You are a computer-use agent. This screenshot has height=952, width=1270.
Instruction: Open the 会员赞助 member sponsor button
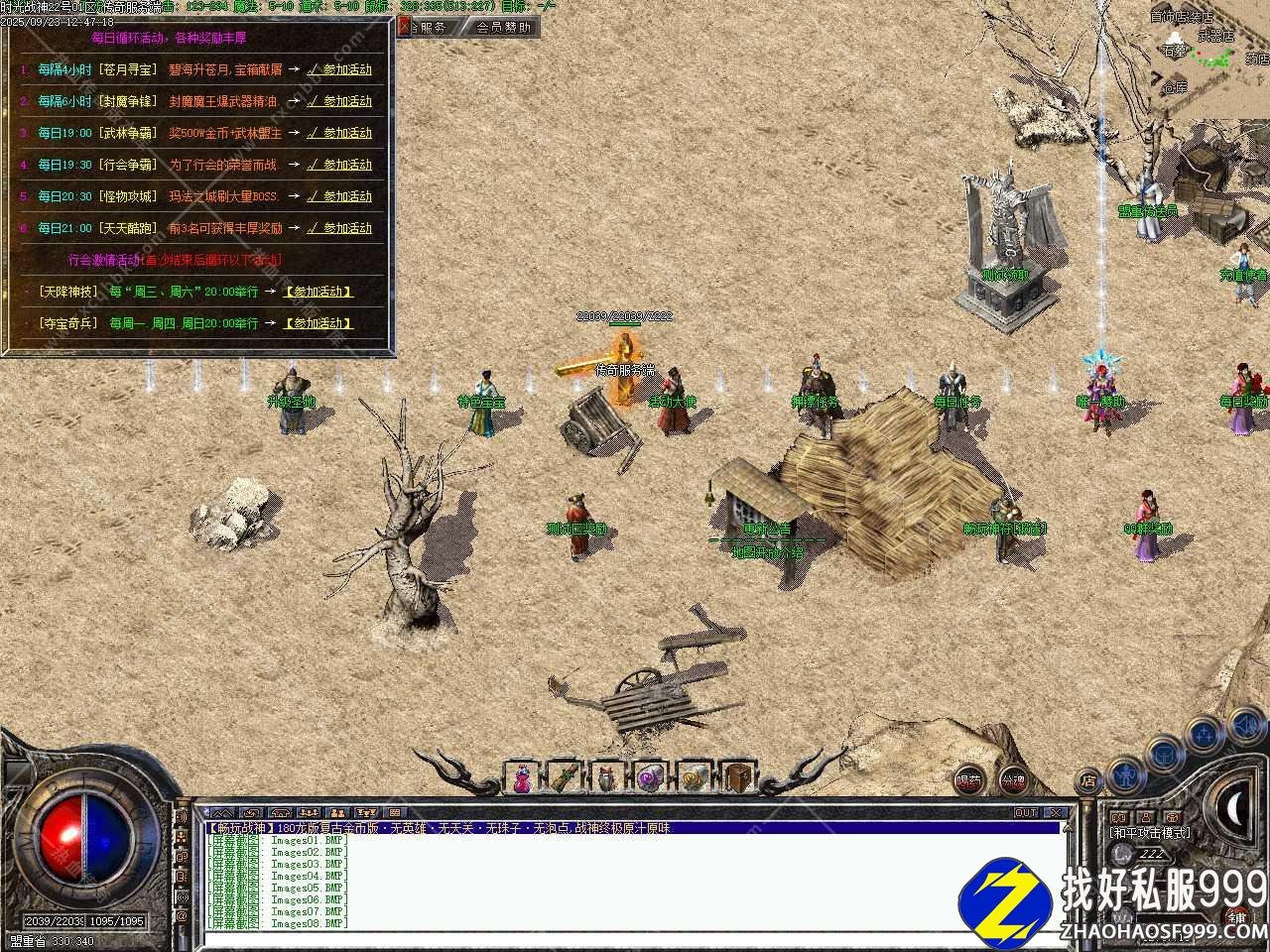point(502,28)
